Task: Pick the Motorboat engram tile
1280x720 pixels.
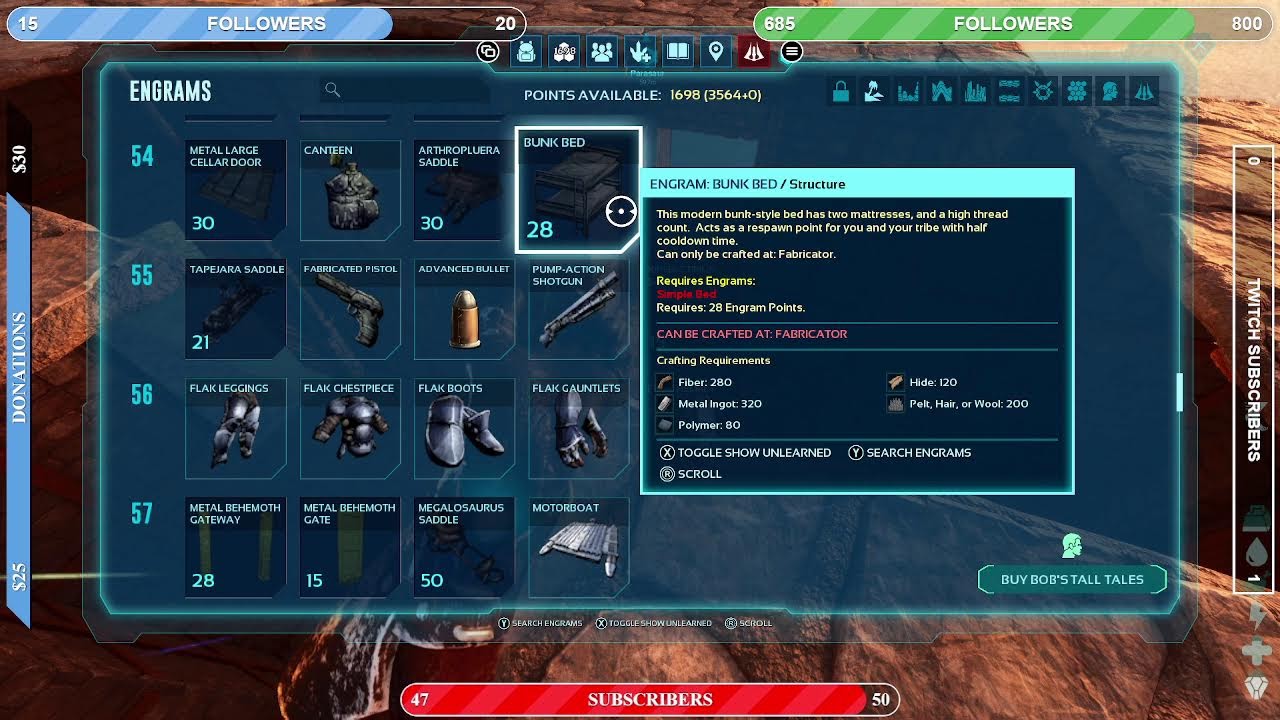Action: (x=578, y=547)
